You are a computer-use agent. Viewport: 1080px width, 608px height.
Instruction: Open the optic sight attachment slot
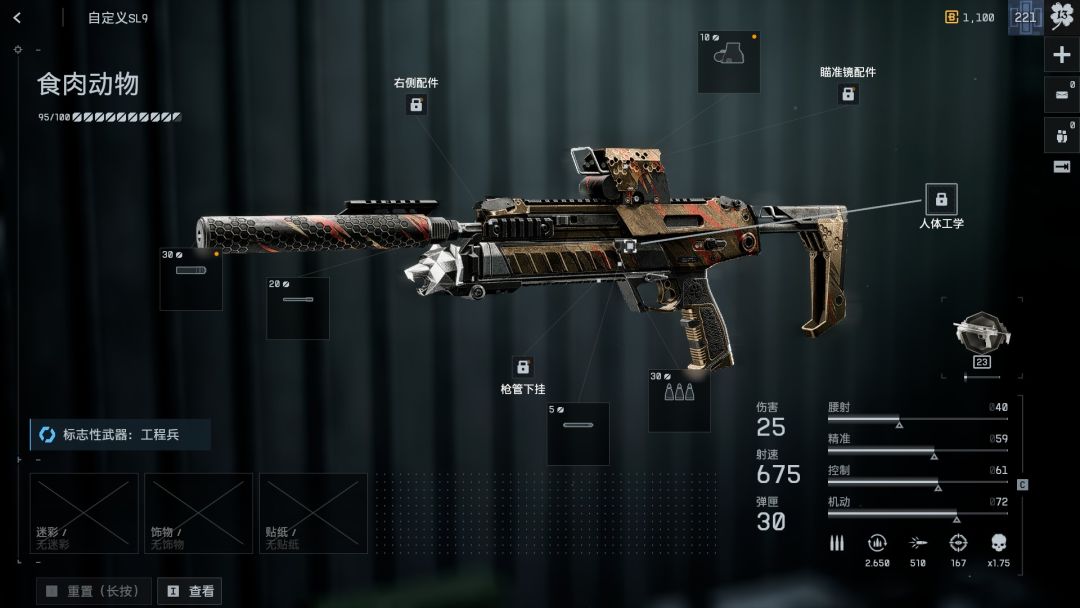click(x=728, y=62)
